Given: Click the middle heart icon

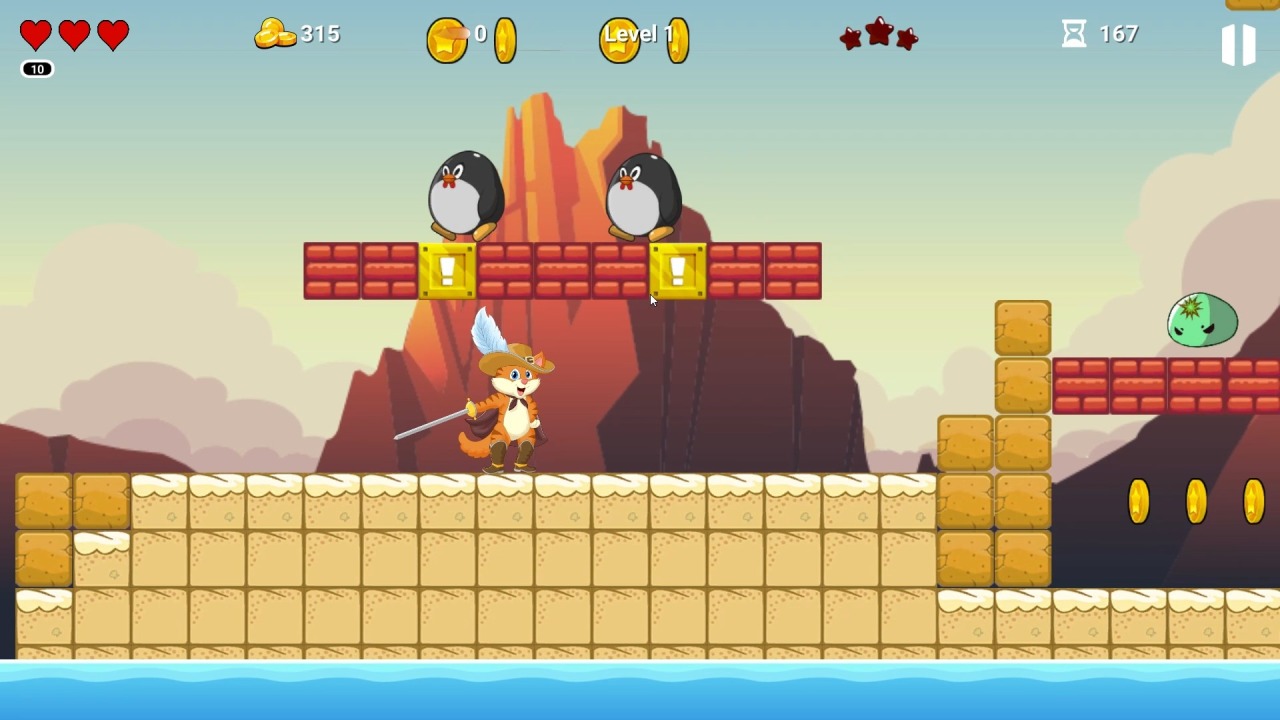Looking at the screenshot, I should pyautogui.click(x=73, y=33).
